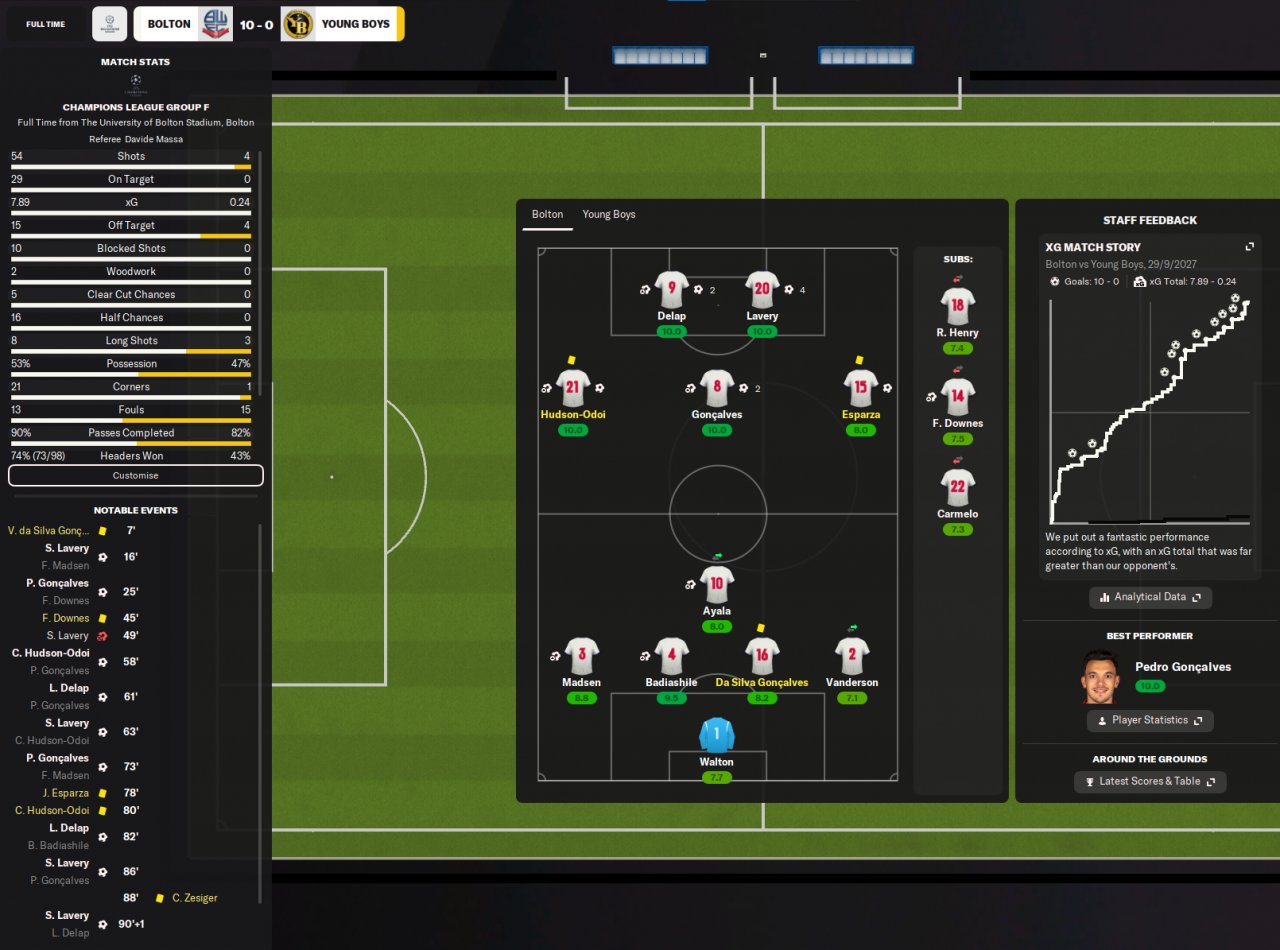
Task: Select Esparza's number 15 shirt
Action: pyautogui.click(x=860, y=388)
